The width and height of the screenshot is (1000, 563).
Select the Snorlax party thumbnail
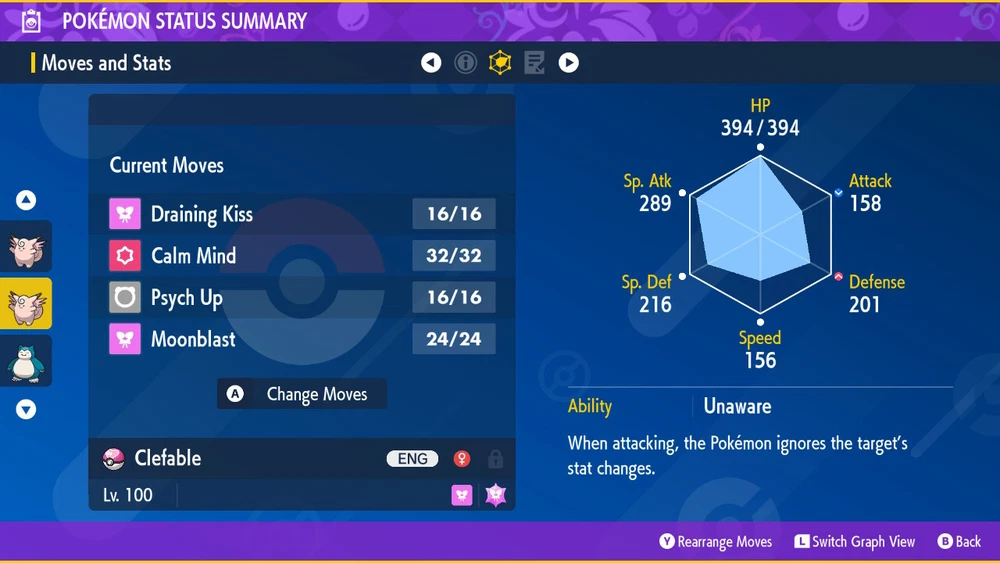[x=26, y=361]
